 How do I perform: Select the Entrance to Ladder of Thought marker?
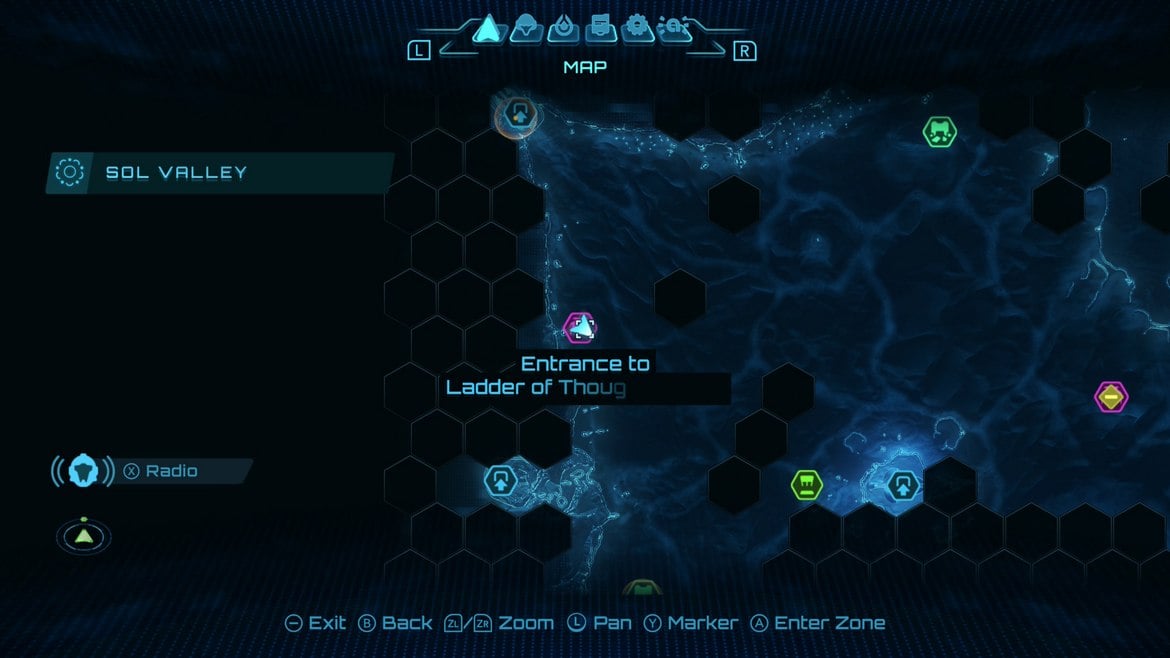pyautogui.click(x=580, y=327)
